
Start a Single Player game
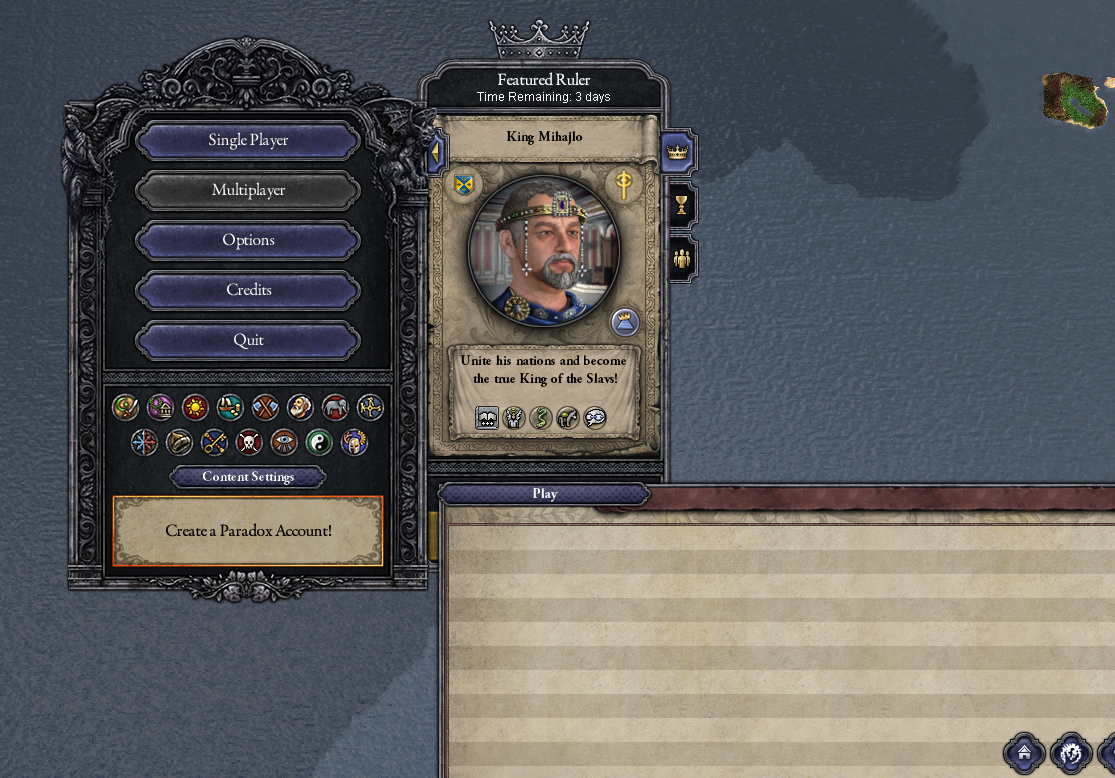click(x=248, y=140)
